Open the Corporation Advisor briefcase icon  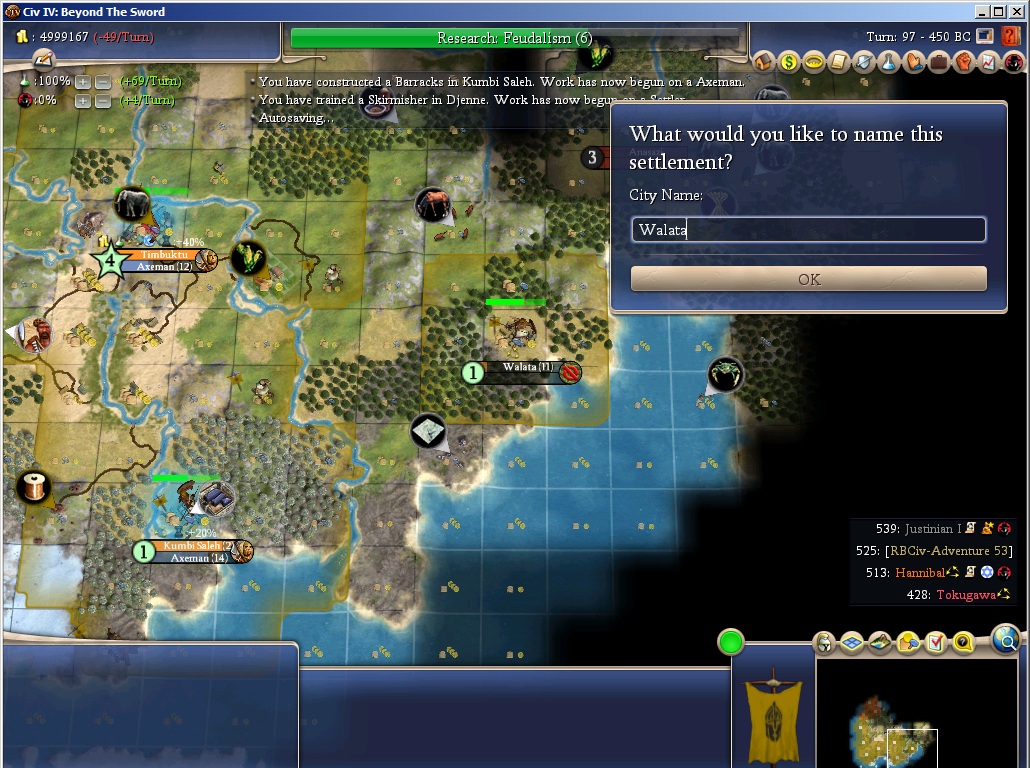(939, 62)
